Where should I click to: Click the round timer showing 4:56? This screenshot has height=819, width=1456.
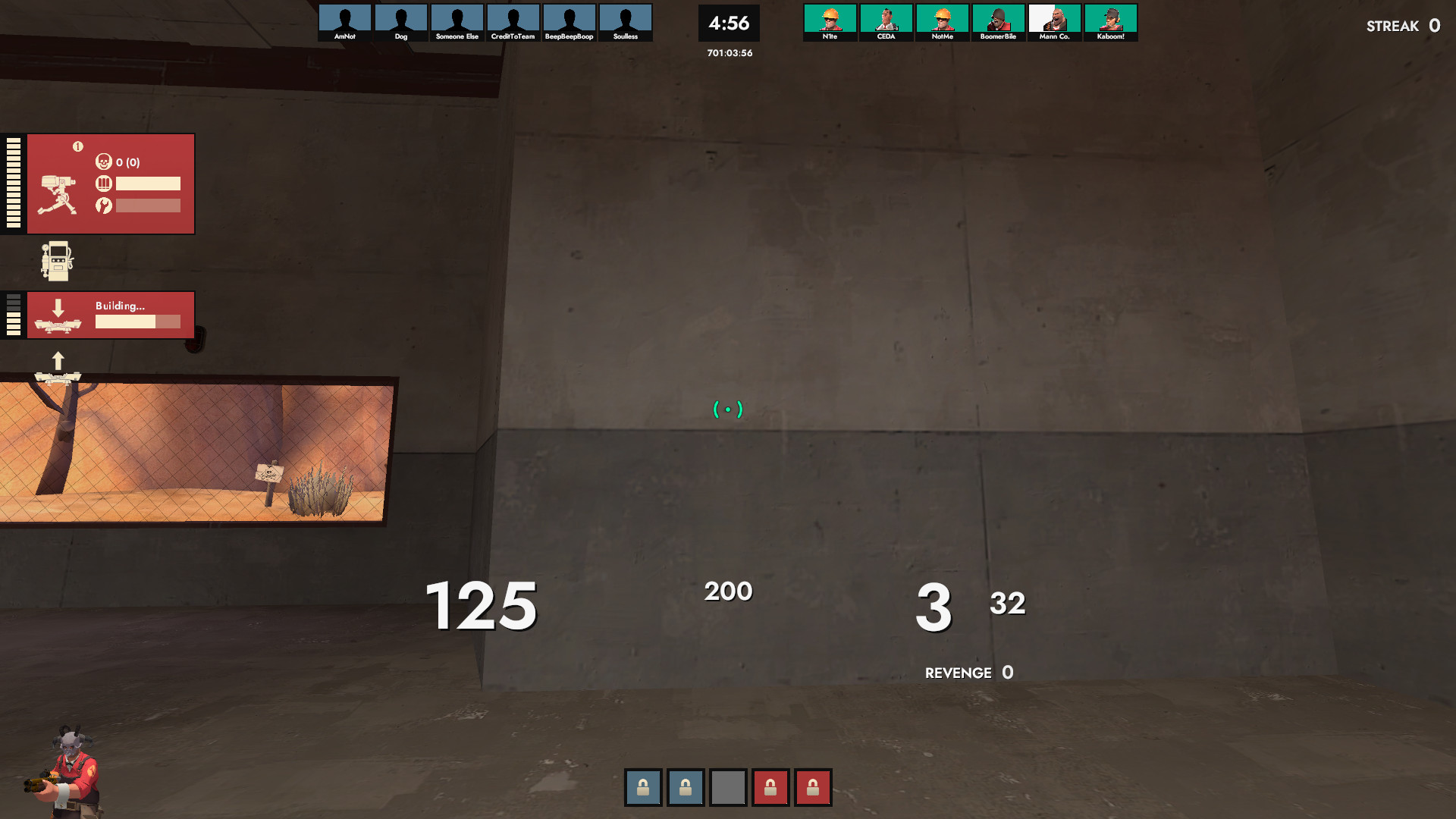click(x=729, y=24)
